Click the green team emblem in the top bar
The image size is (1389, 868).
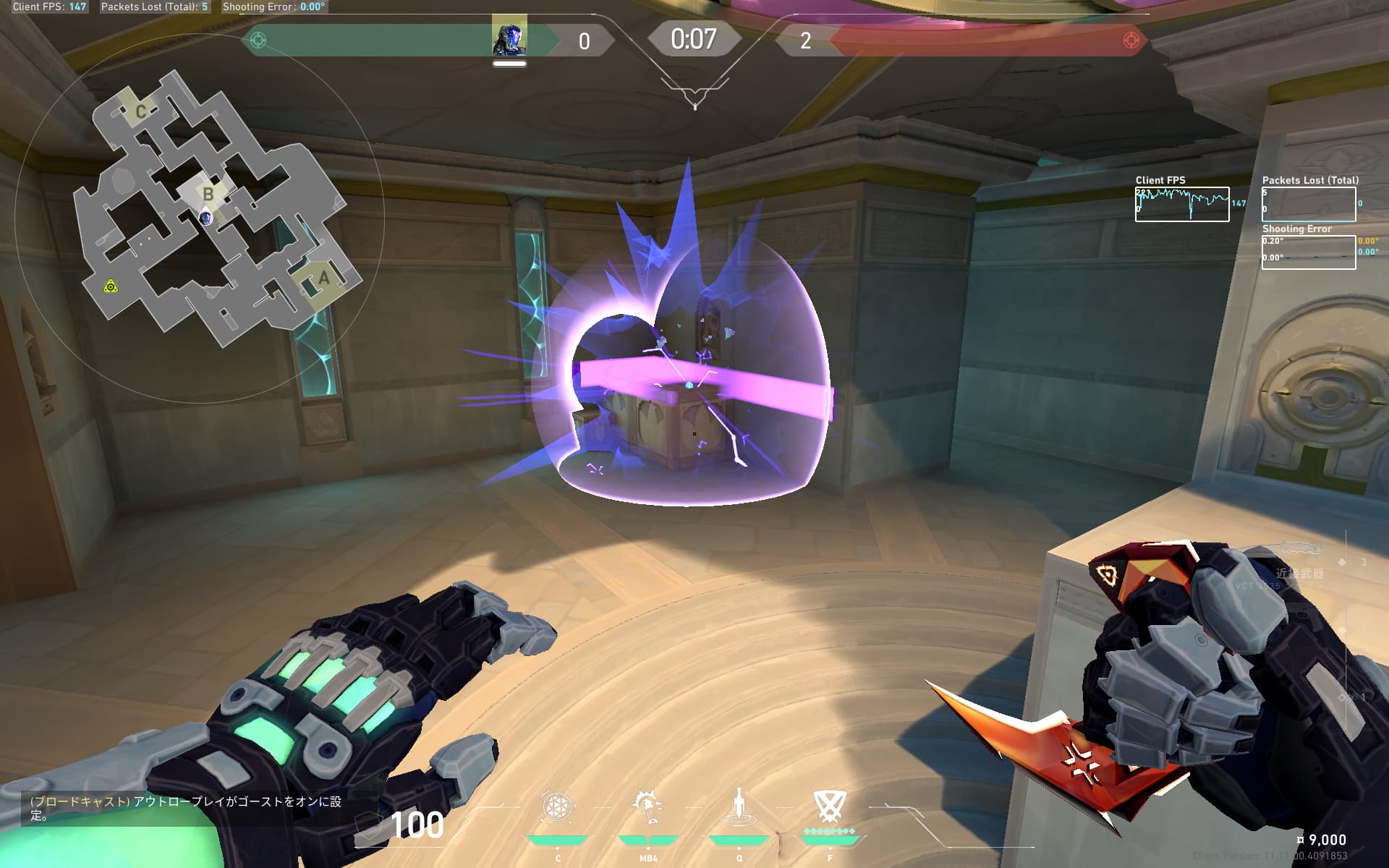(x=258, y=41)
